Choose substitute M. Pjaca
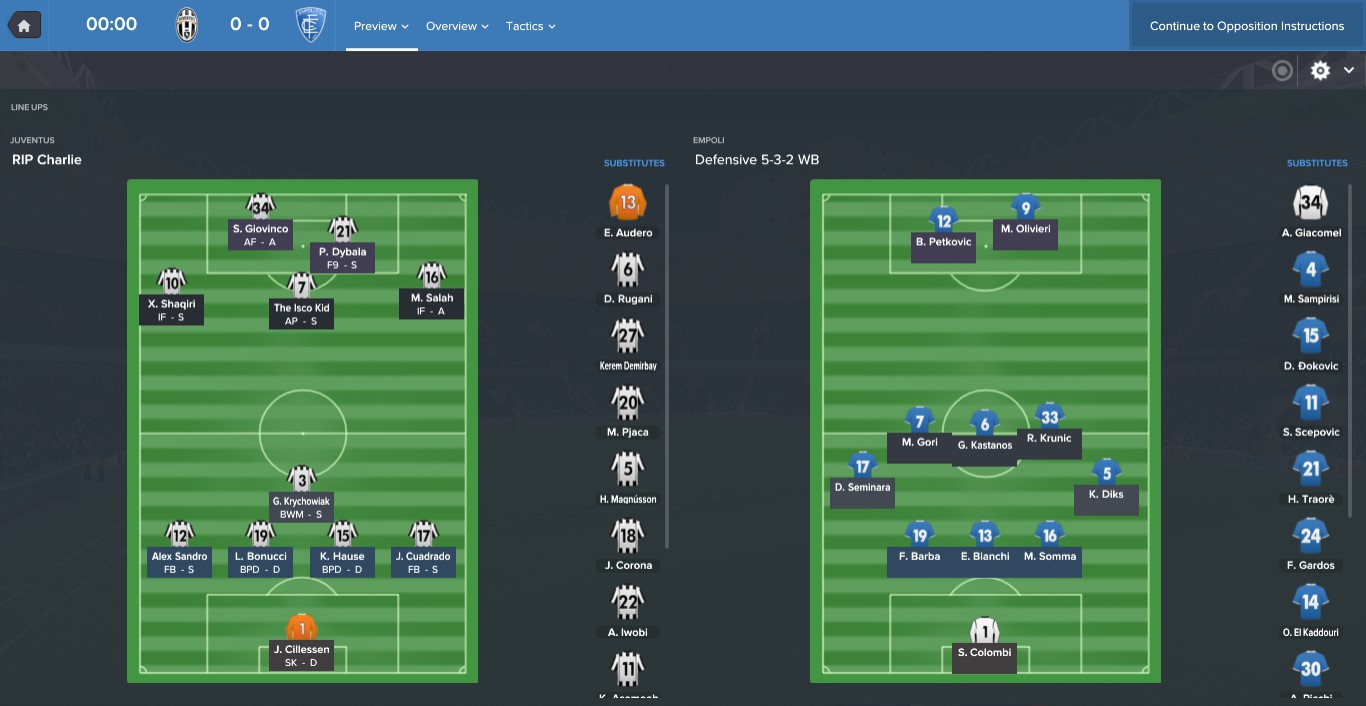Image resolution: width=1366 pixels, height=706 pixels. [x=628, y=404]
